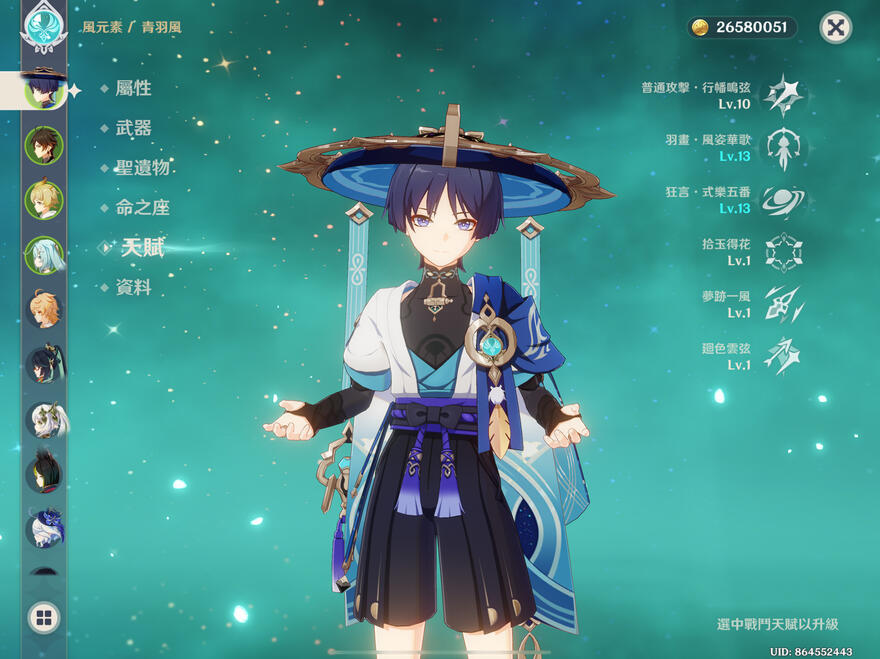880x659 pixels.
Task: Open the four-square character grid button
Action: [x=44, y=617]
